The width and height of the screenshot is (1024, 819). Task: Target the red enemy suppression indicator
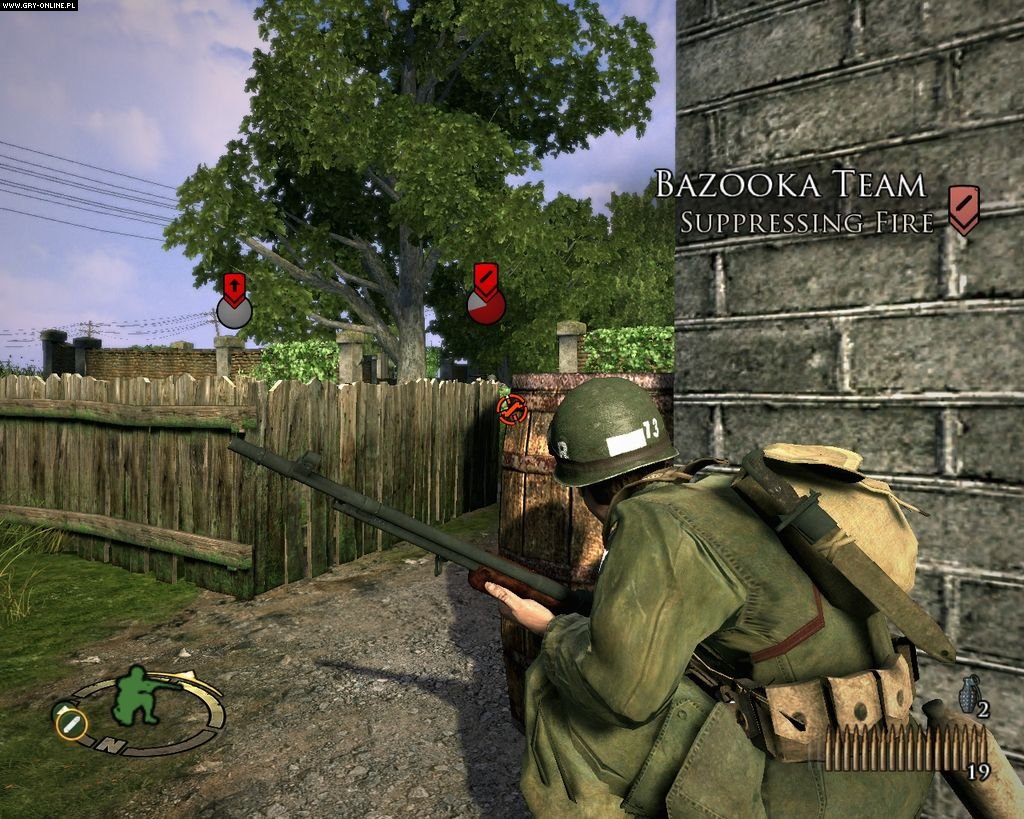coord(486,303)
